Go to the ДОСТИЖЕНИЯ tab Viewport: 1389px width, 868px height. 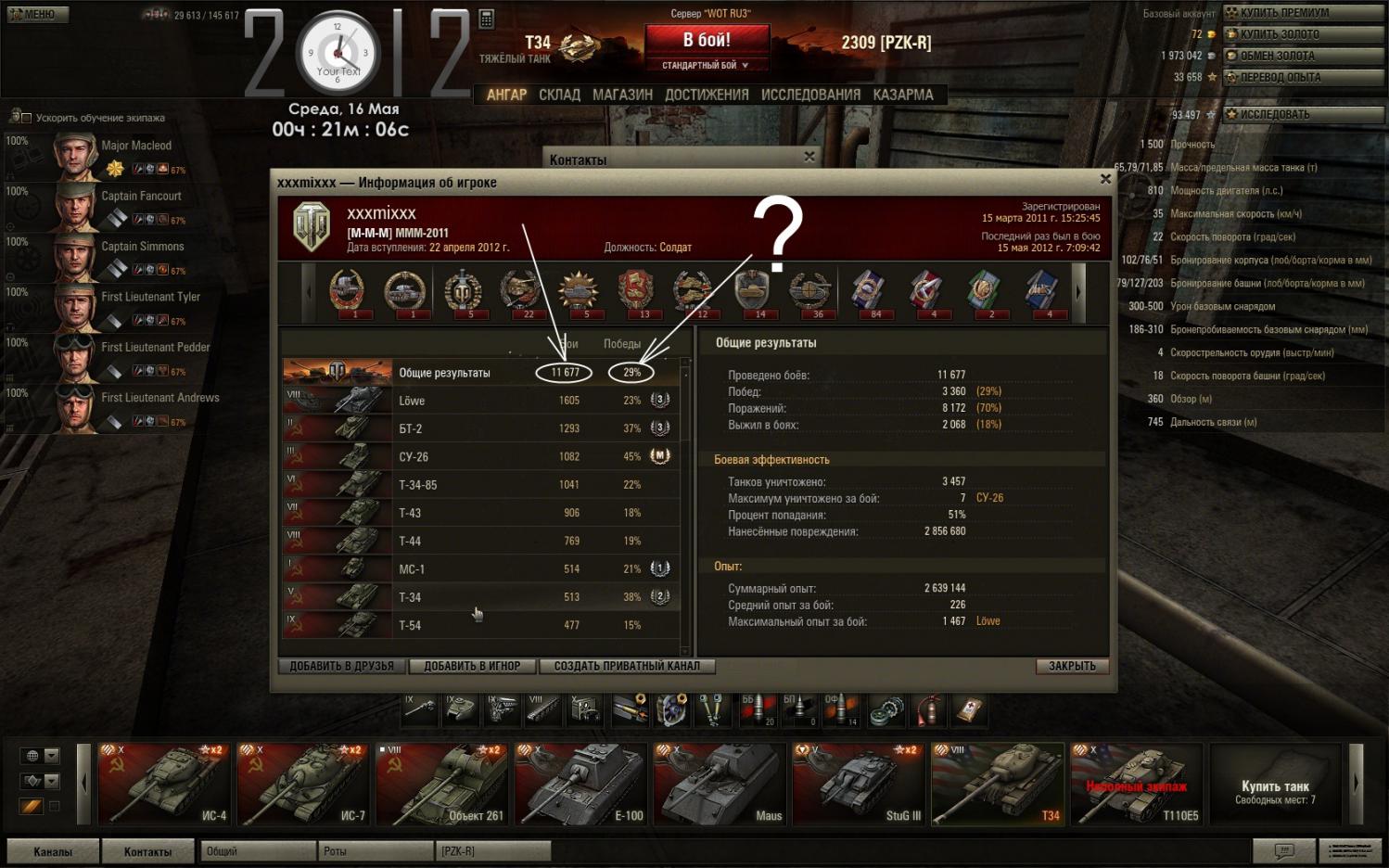[x=707, y=95]
